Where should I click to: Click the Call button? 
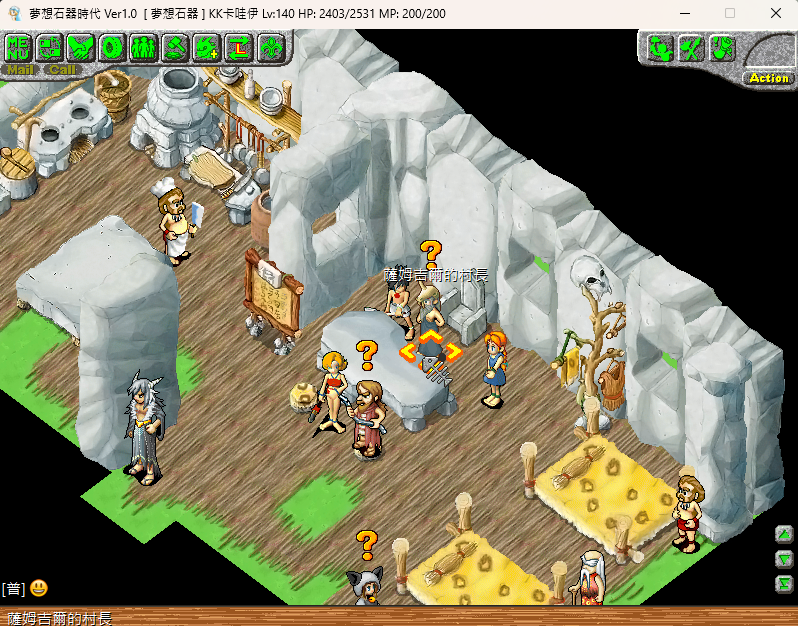(x=62, y=70)
